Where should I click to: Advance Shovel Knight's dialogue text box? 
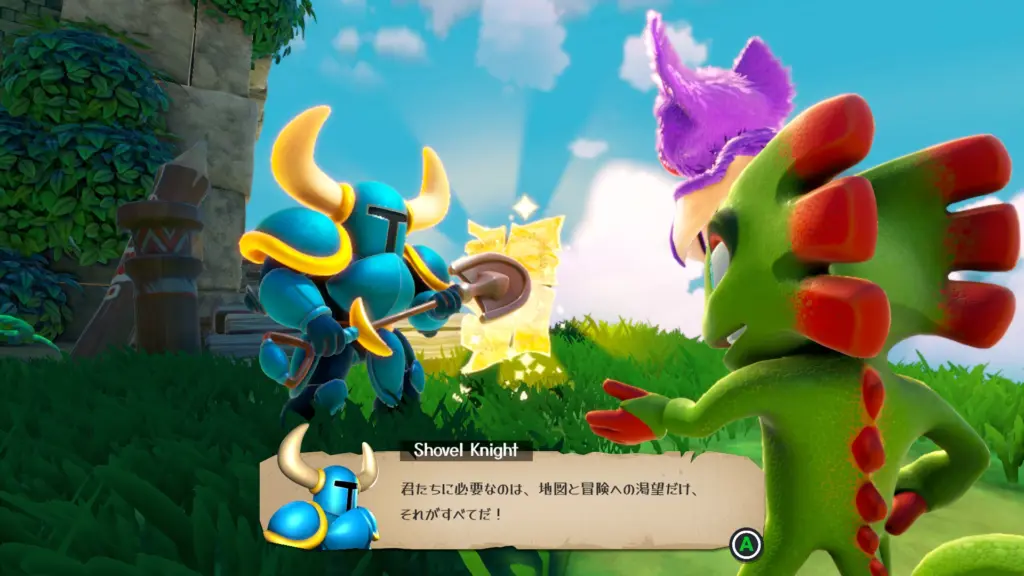[744, 545]
